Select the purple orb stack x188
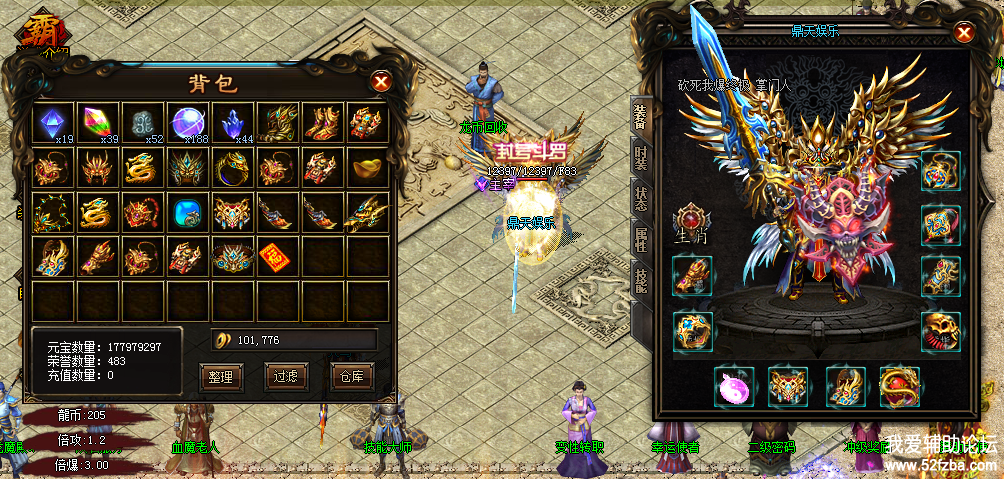The height and width of the screenshot is (479, 1004). pos(187,124)
